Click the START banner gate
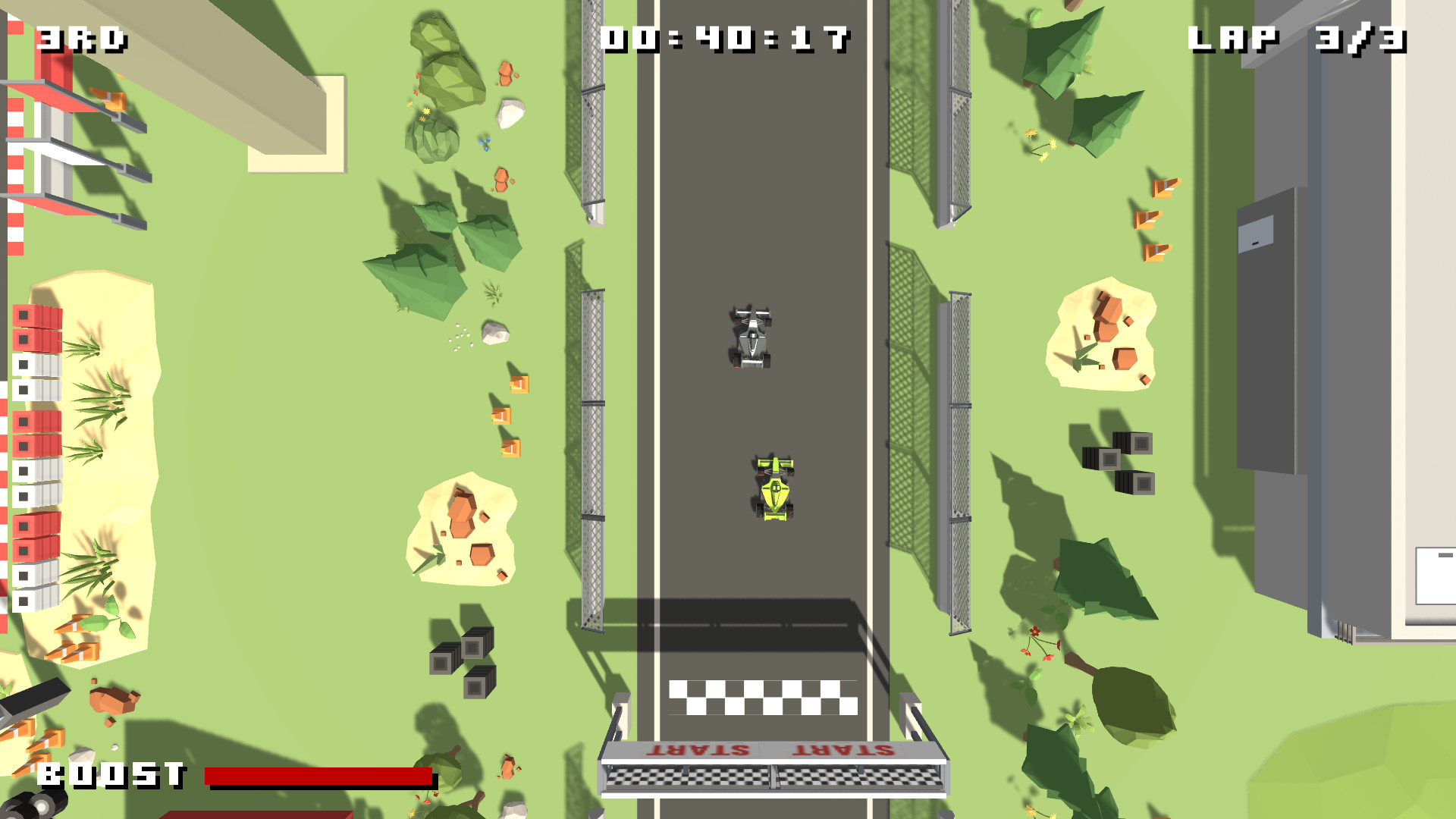 click(x=770, y=773)
